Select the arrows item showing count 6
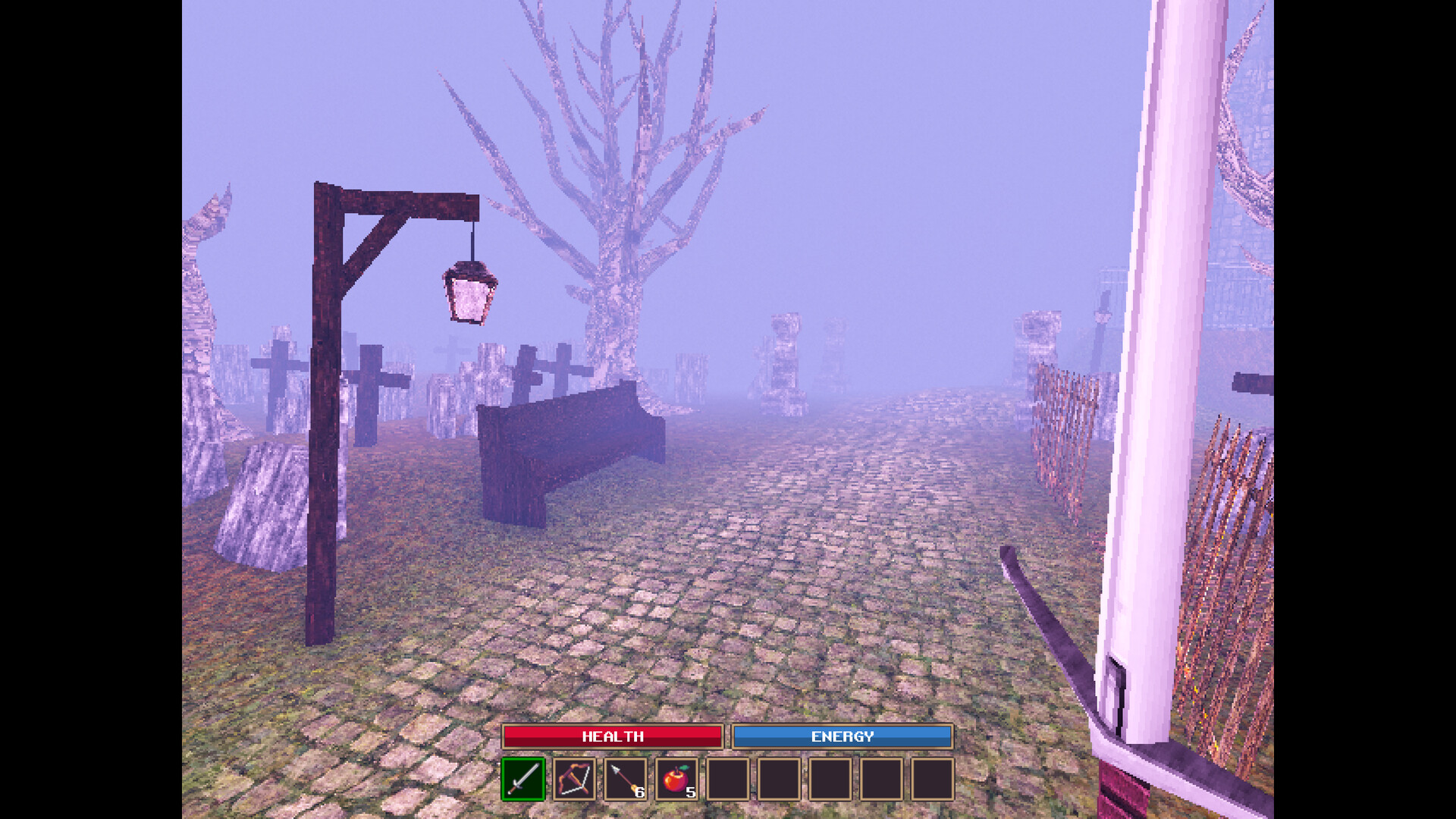The image size is (1456, 819). (x=624, y=779)
